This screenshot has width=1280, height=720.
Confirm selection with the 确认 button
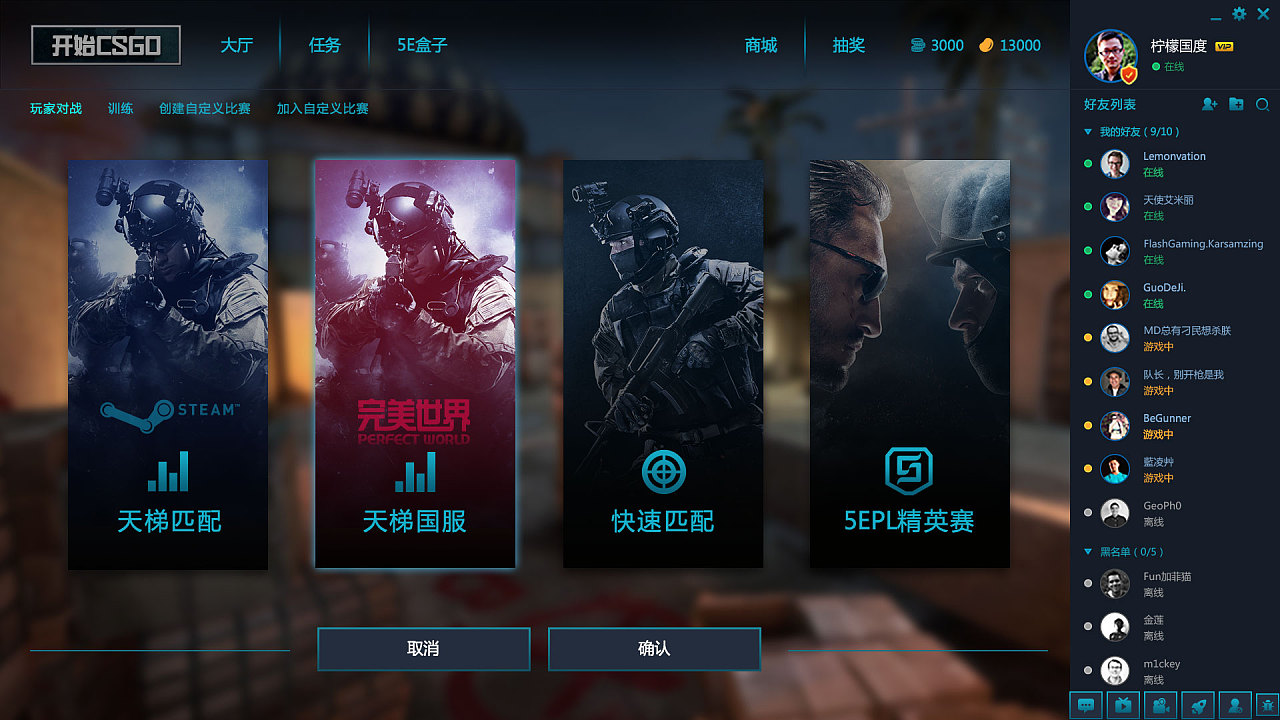tap(653, 649)
